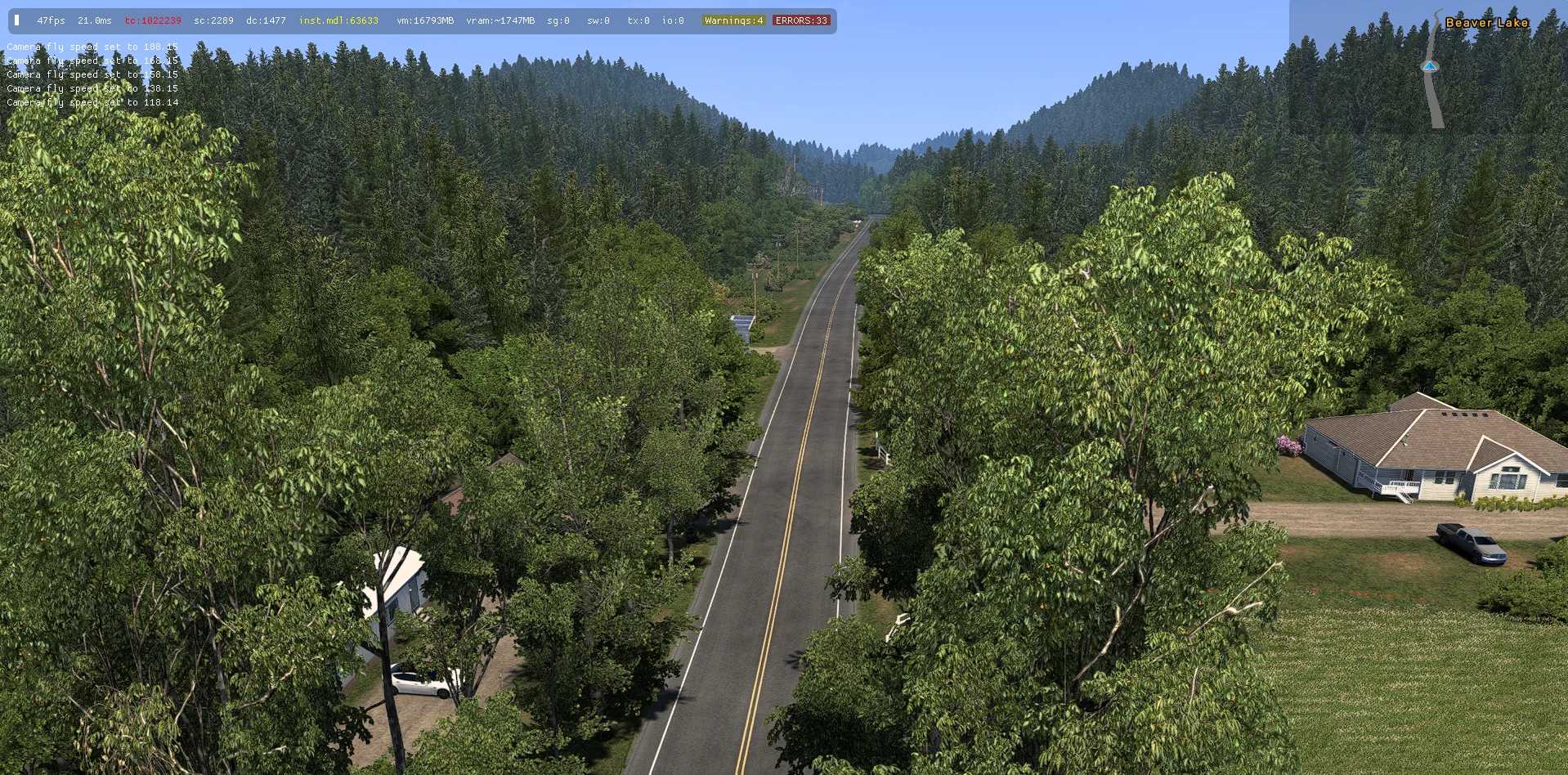Click the Beaver Lake map label
The height and width of the screenshot is (775, 1568).
pos(1486,23)
